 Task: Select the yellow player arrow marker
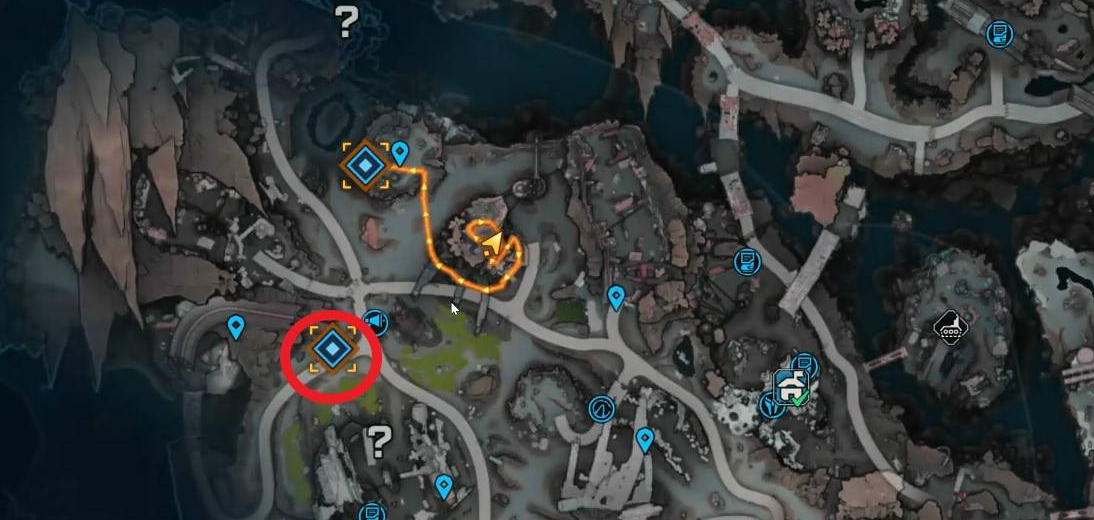pos(491,243)
